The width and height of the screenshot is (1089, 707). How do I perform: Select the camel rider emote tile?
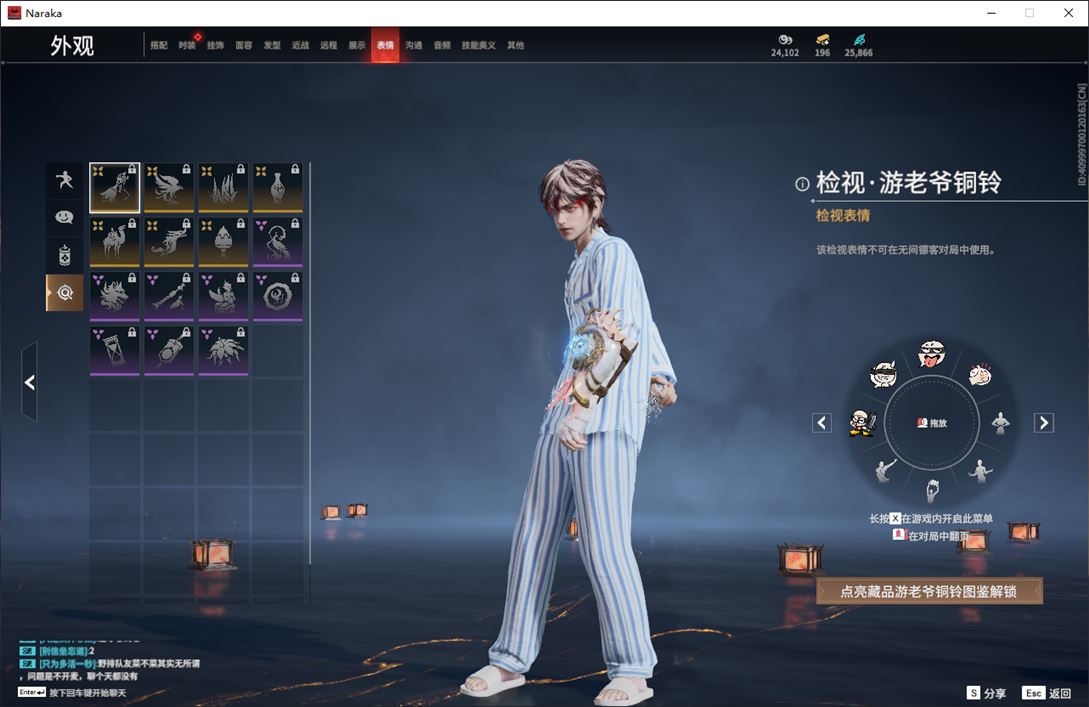click(x=115, y=241)
